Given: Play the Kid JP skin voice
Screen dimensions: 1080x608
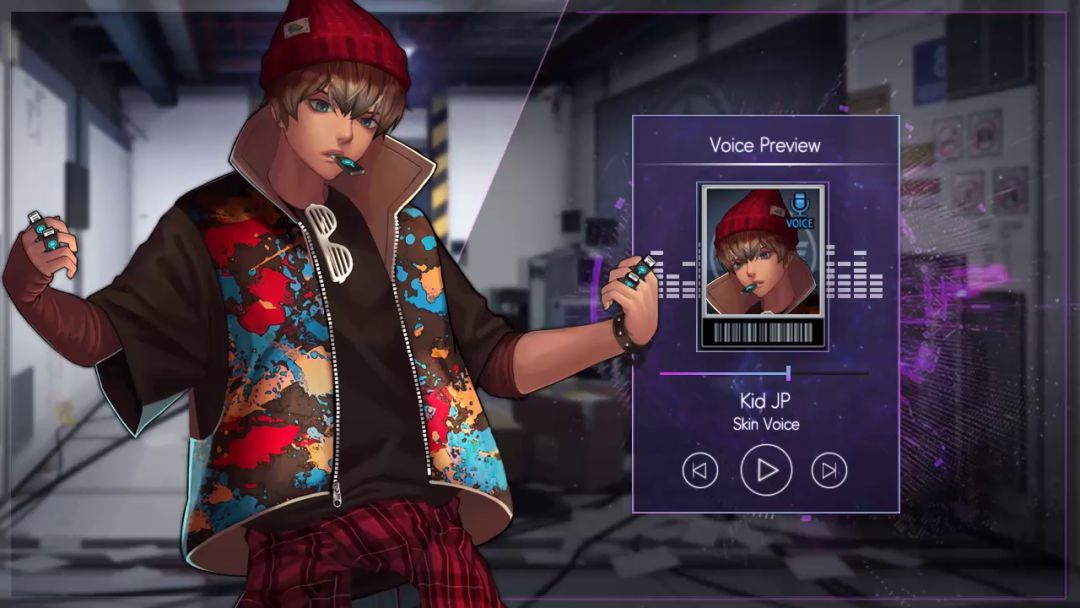Looking at the screenshot, I should pos(766,470).
